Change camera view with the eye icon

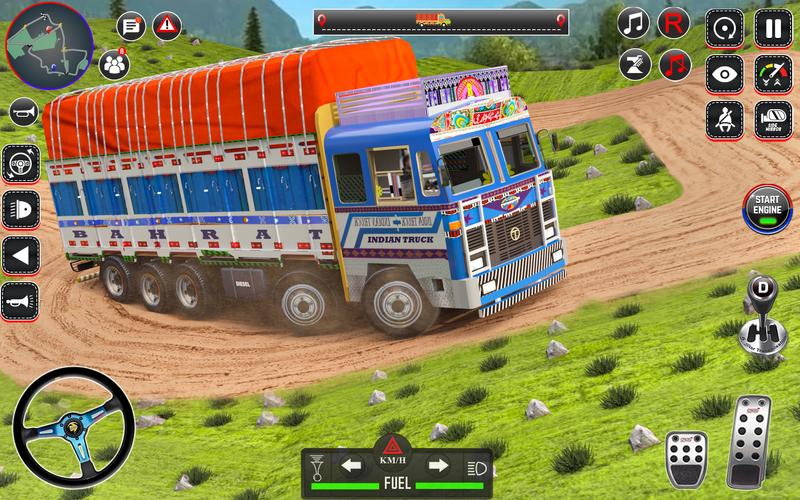click(724, 73)
